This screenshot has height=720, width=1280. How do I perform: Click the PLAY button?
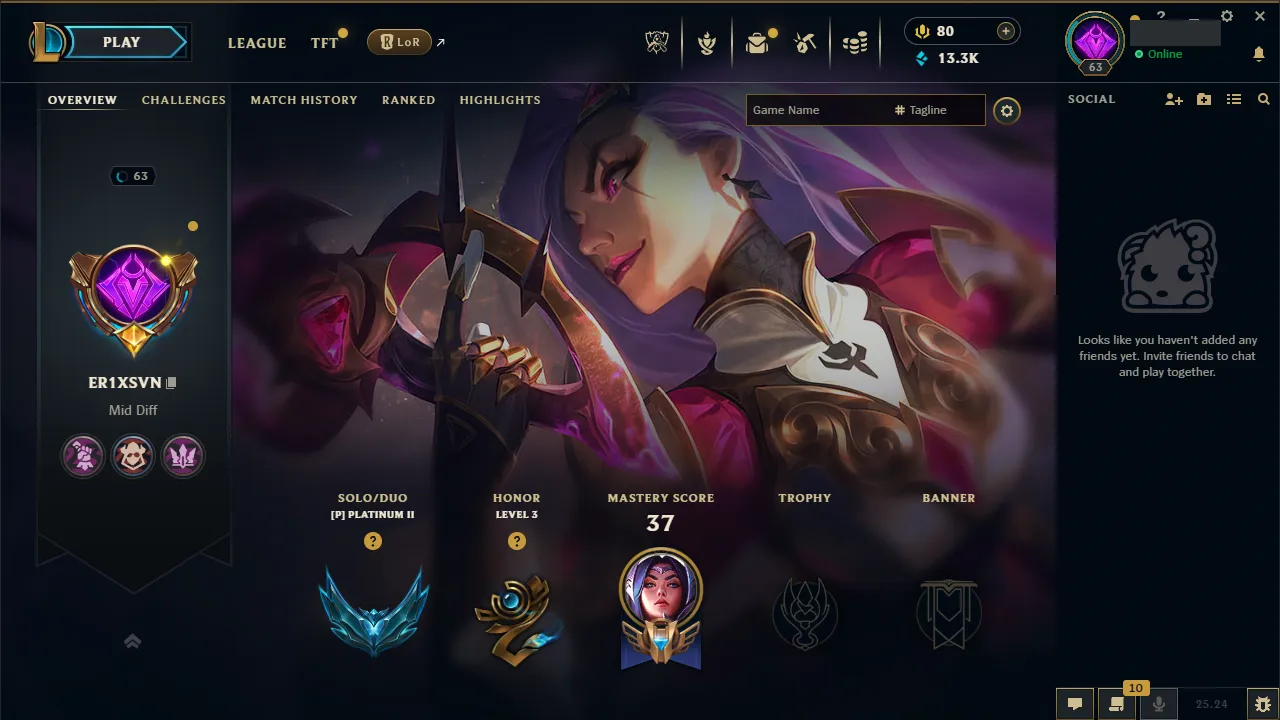point(121,42)
